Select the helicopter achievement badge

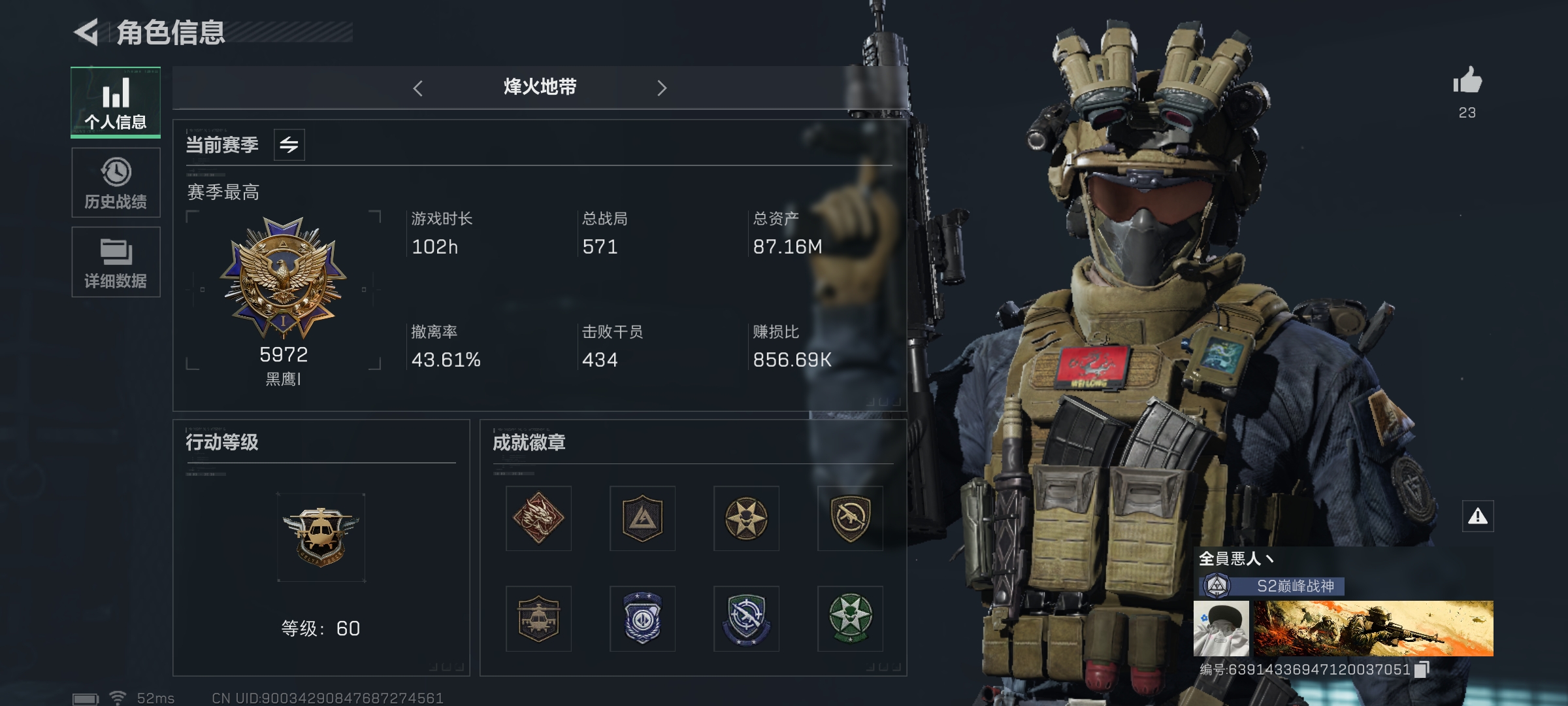(538, 619)
